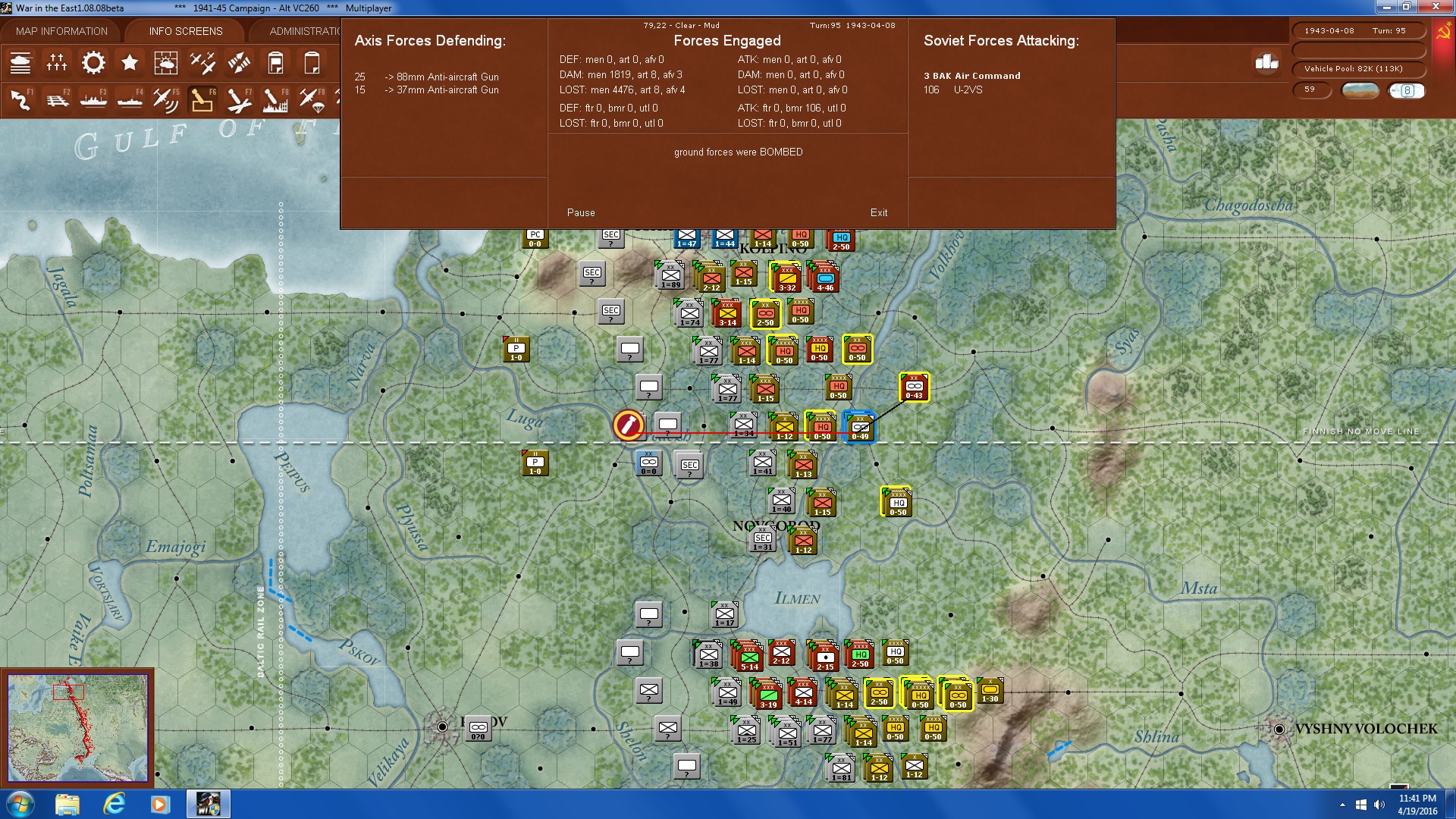This screenshot has height=819, width=1456.
Task: Select the F1 movement mode icon
Action: [21, 99]
